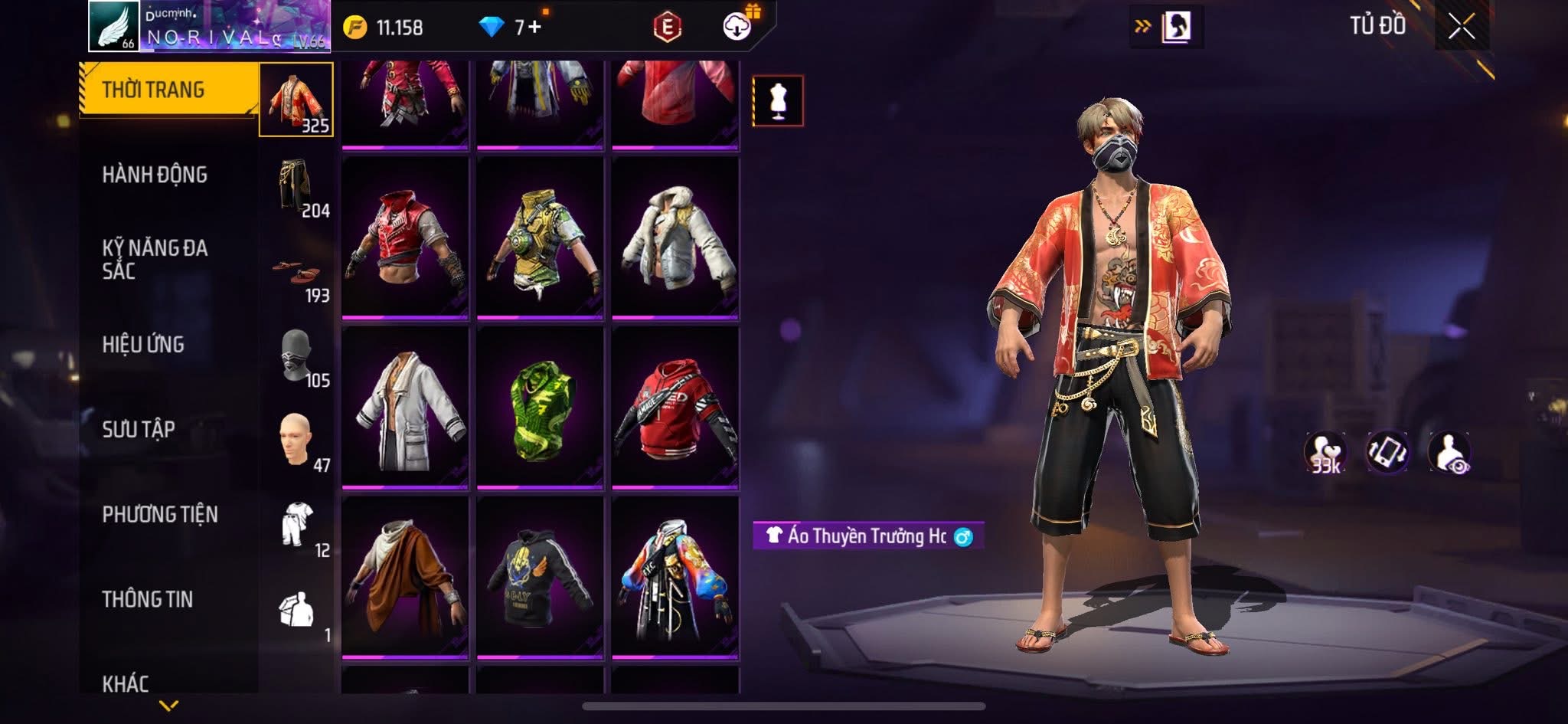
Task: Select the white fur-collar jacket
Action: pyautogui.click(x=675, y=238)
